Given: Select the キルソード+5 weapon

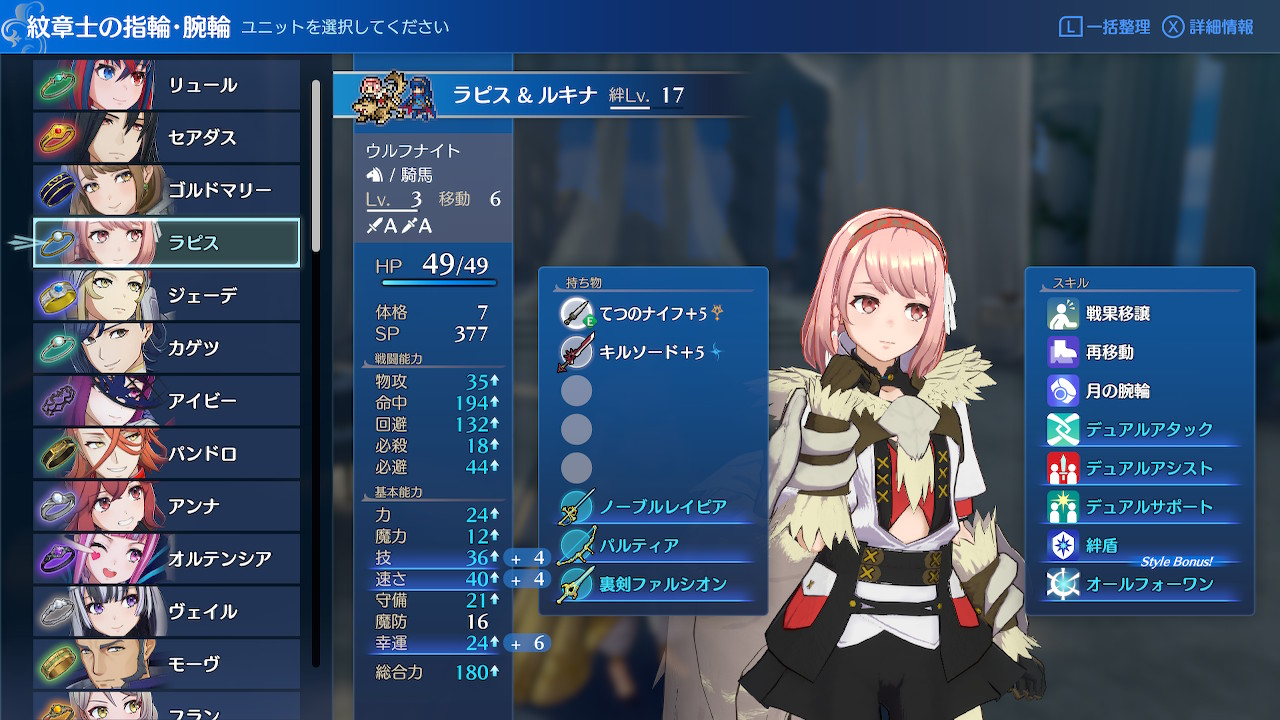Looking at the screenshot, I should [x=652, y=352].
